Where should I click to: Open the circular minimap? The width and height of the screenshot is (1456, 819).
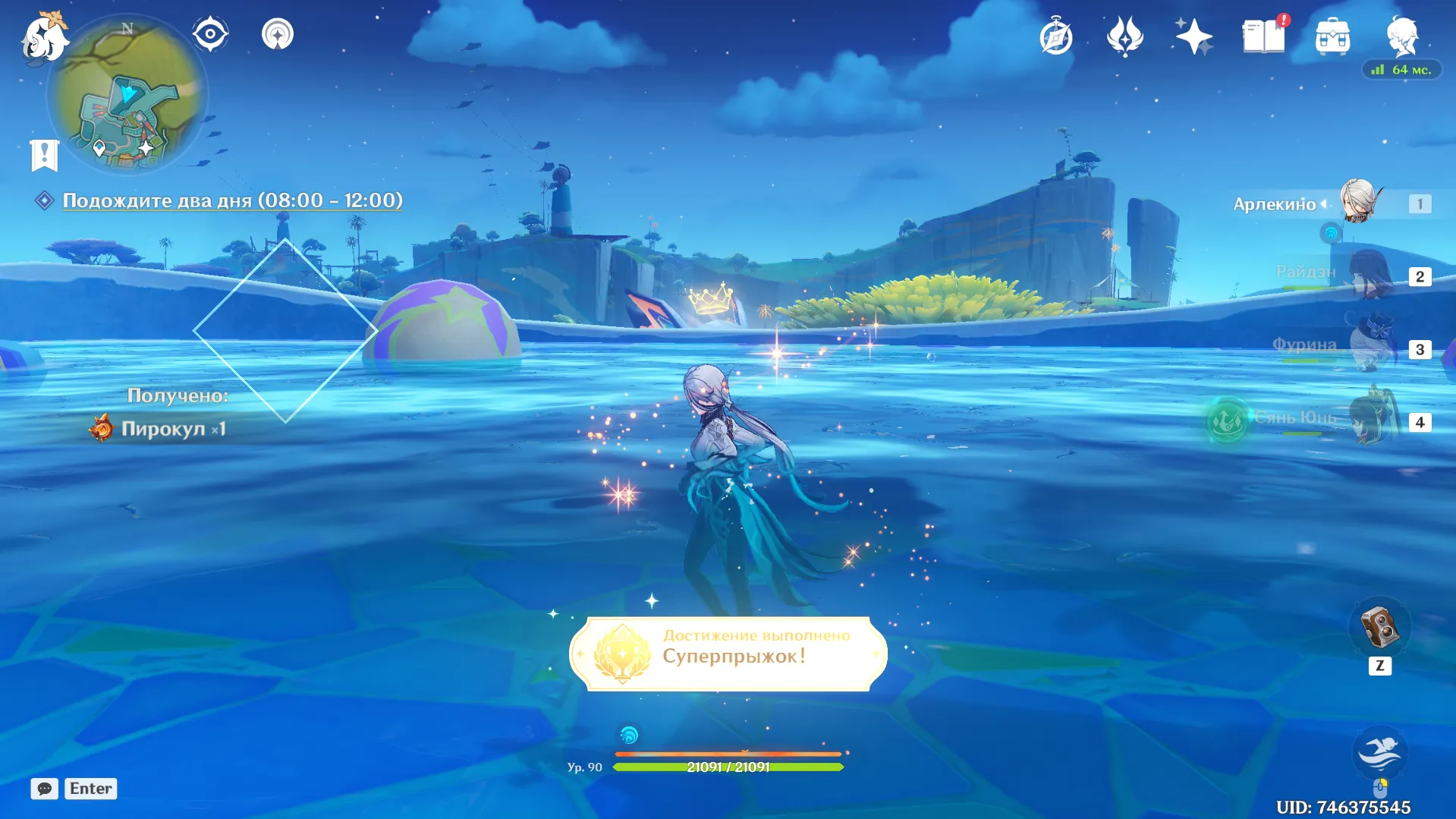point(127,96)
